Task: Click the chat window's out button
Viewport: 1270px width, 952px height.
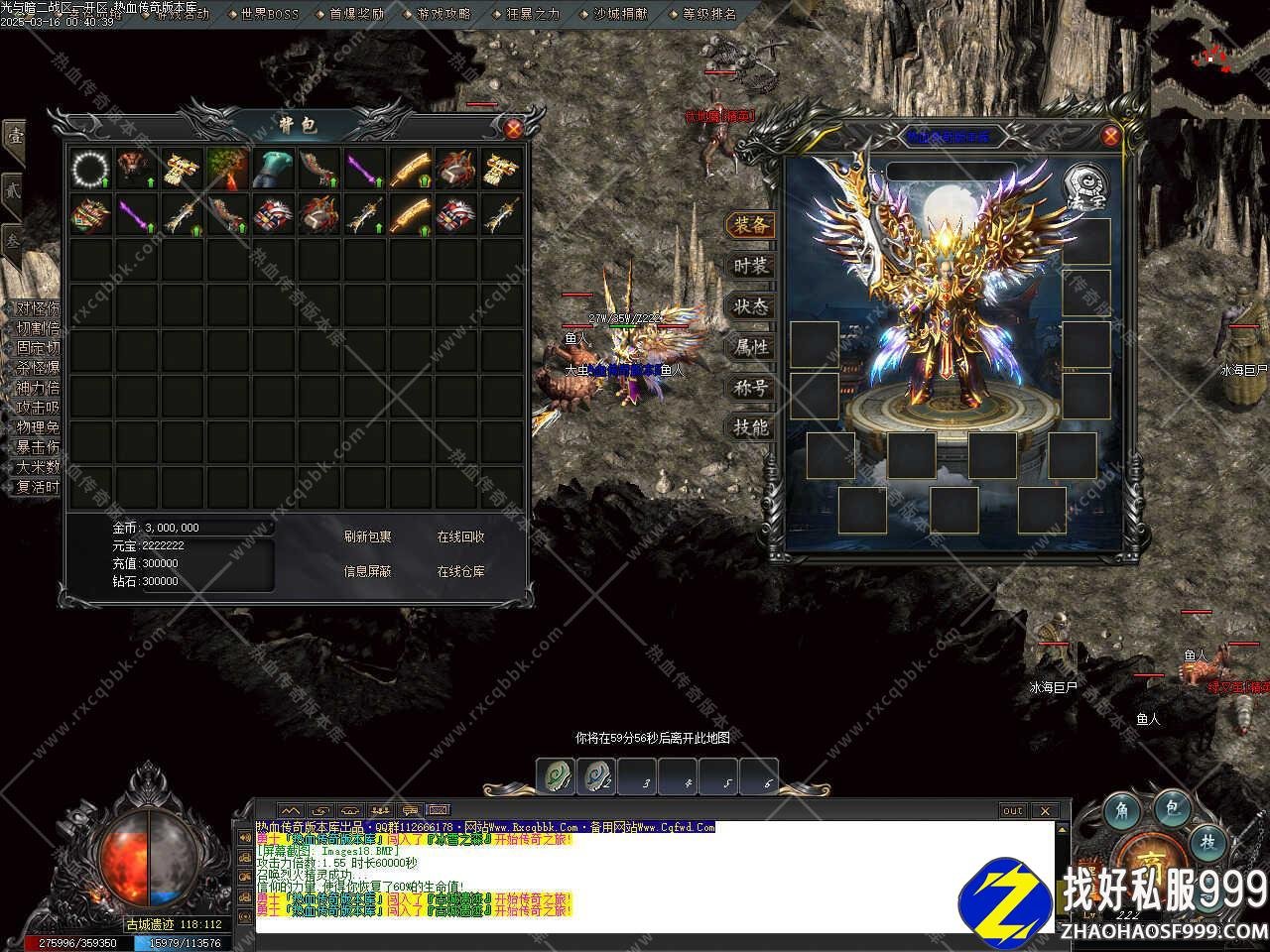Action: coord(1013,810)
